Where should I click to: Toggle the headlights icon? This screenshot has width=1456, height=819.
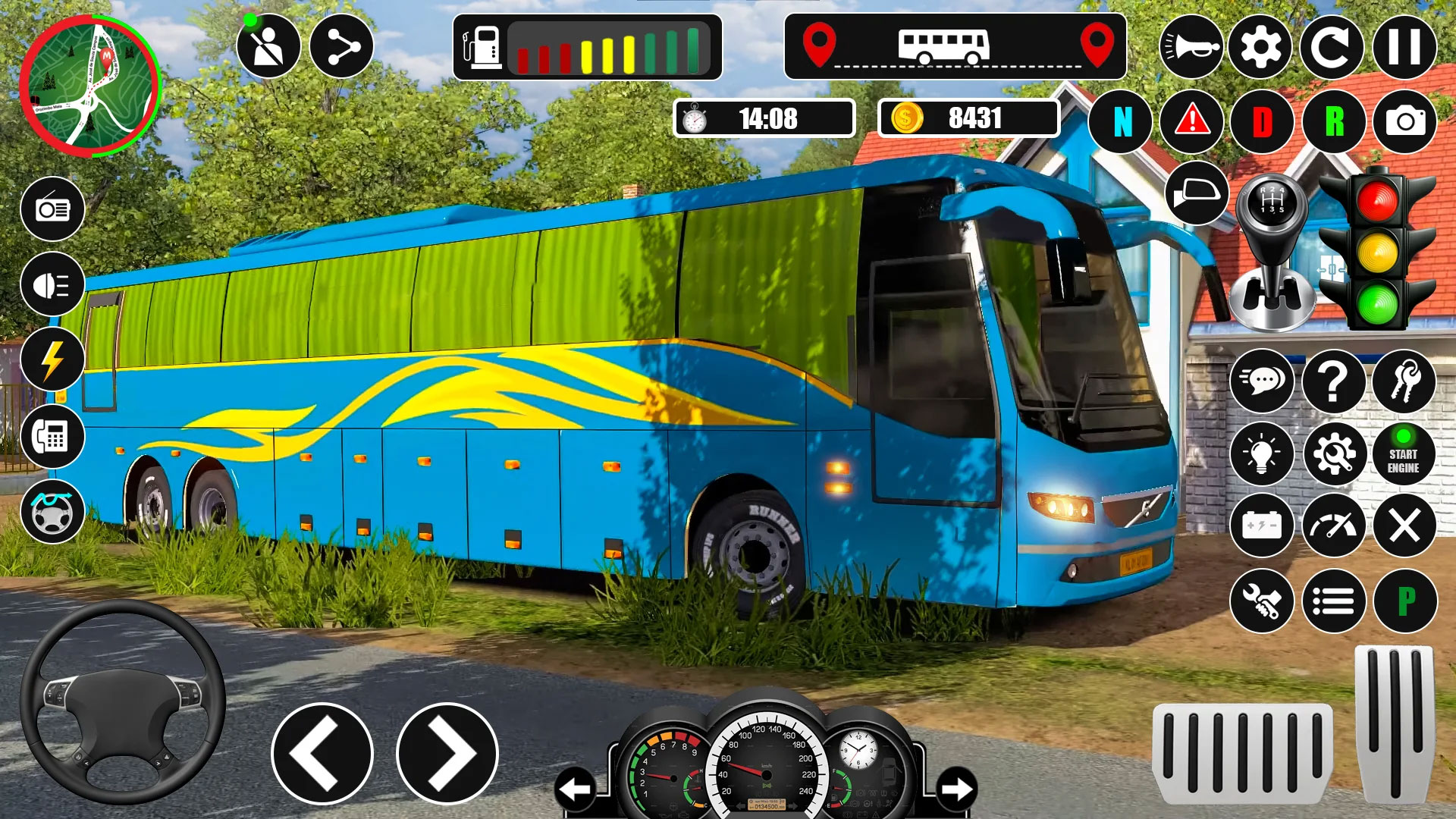click(x=53, y=286)
